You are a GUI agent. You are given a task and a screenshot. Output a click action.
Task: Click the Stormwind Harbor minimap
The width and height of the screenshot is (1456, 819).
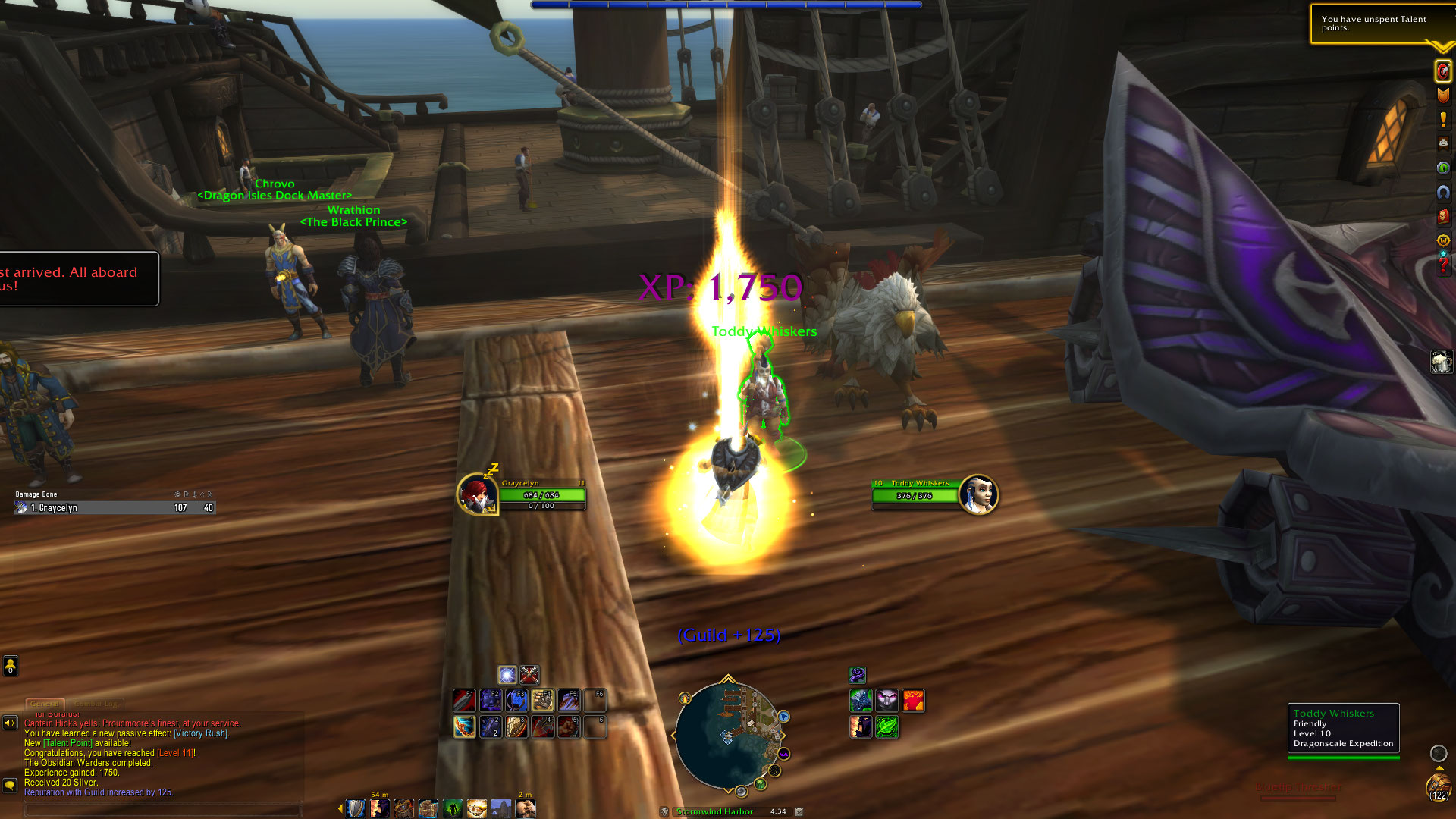tap(728, 734)
